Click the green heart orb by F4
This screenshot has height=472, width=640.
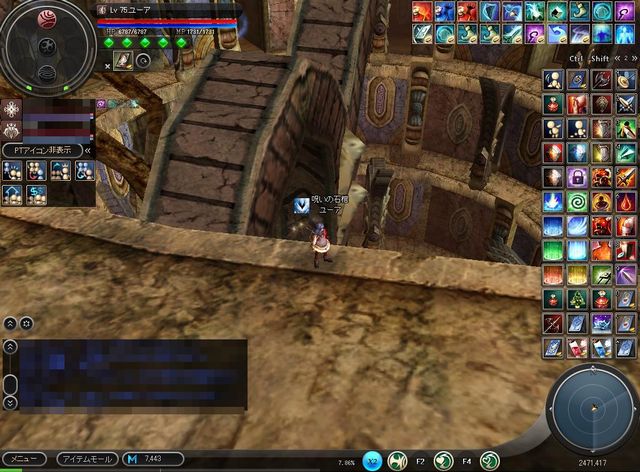(x=490, y=461)
